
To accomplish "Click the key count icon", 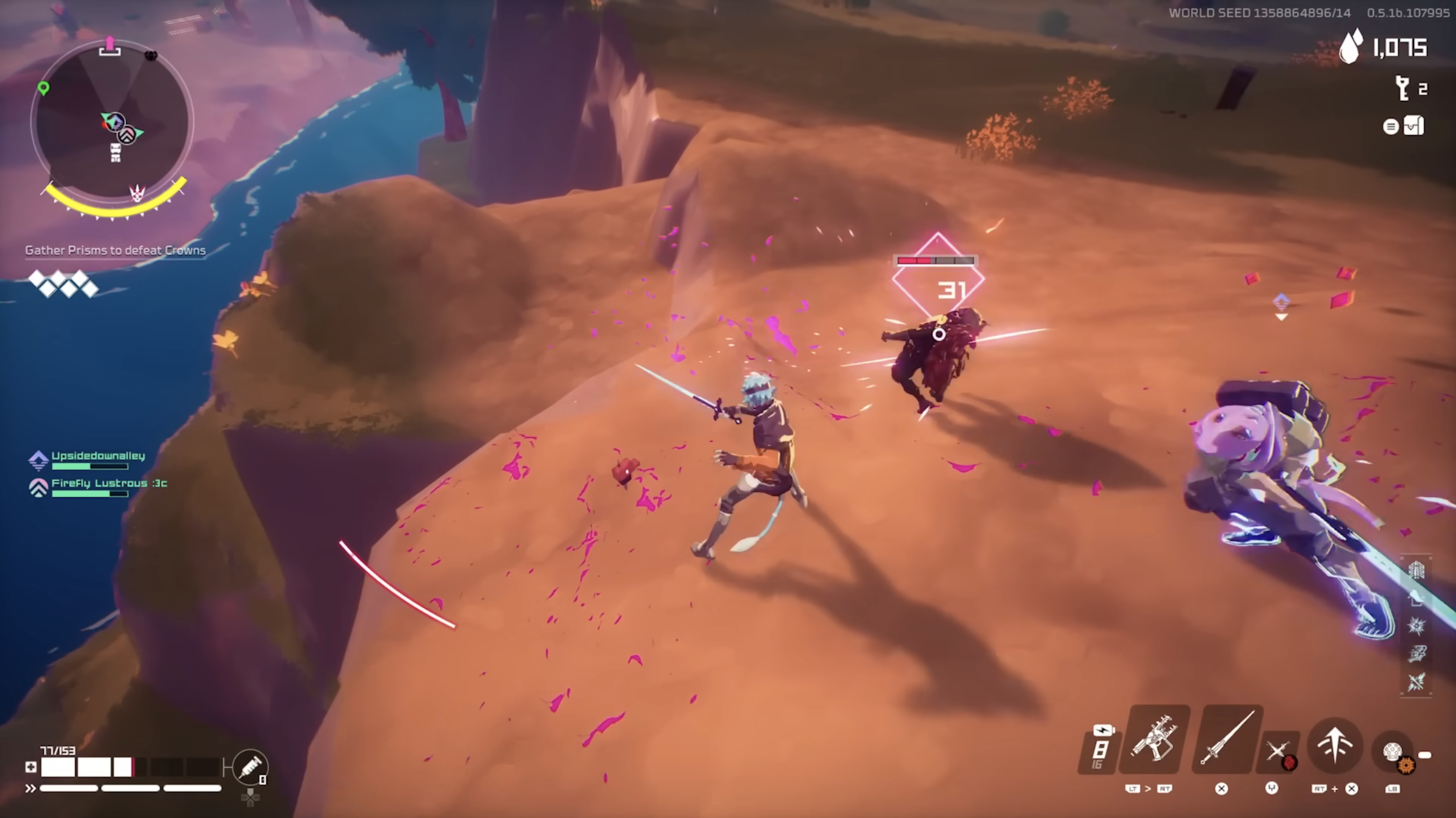I will click(1403, 89).
